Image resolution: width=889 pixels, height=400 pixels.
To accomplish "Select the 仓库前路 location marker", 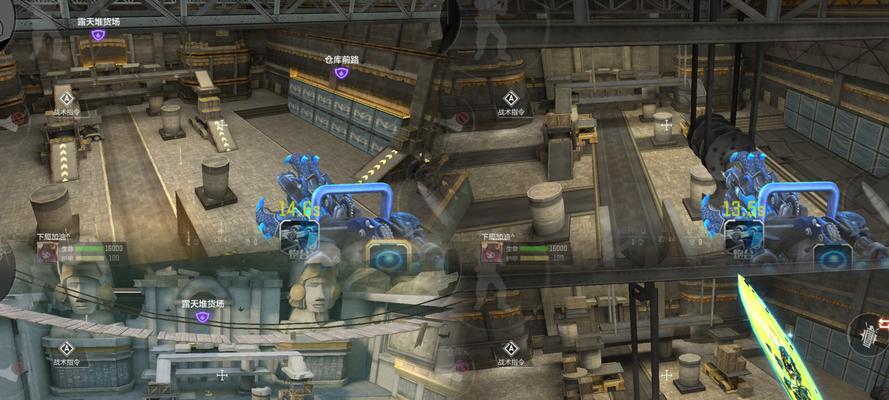I will coord(341,73).
